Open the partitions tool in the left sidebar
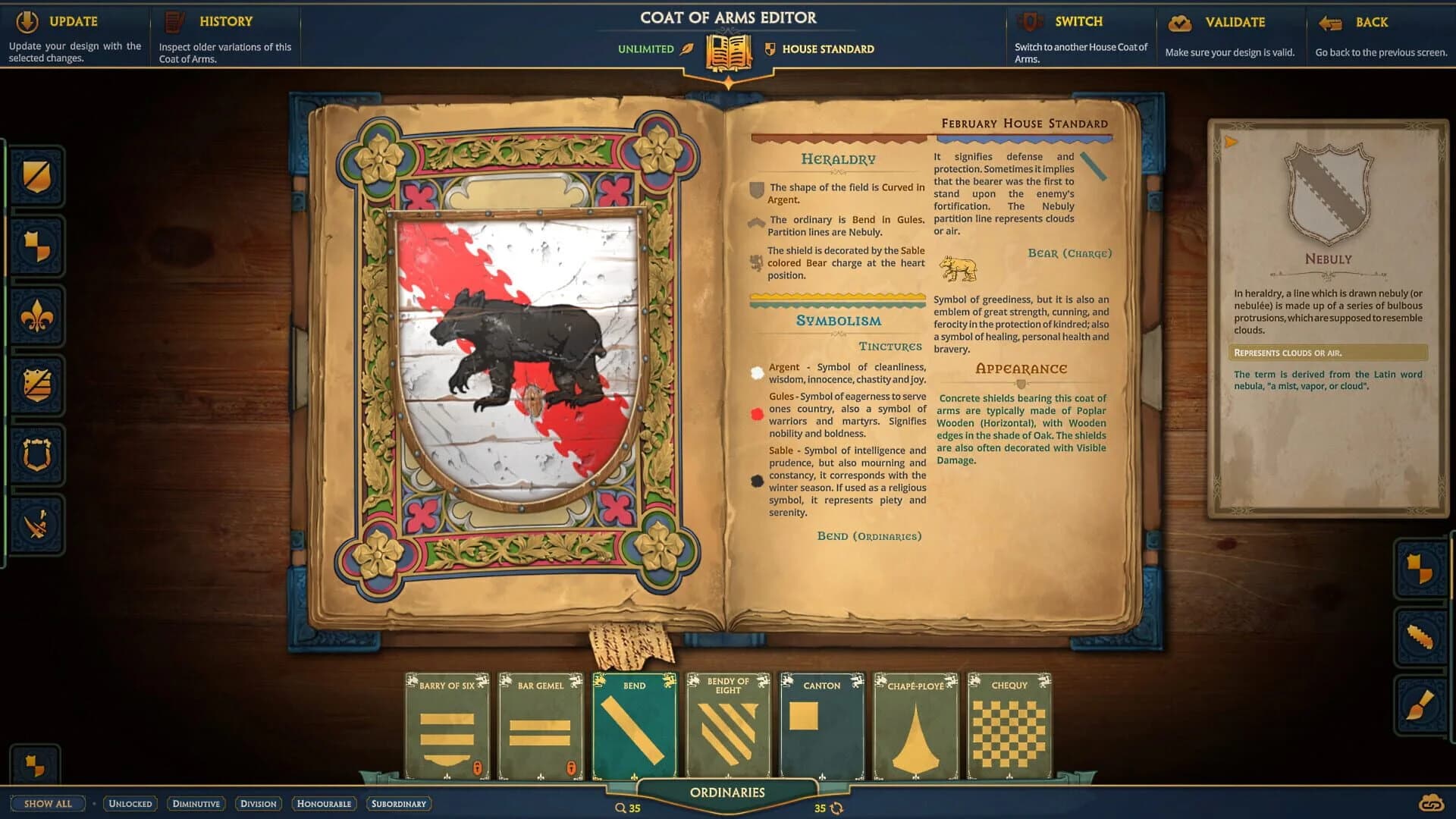Screen dimensions: 1456x819 [36, 246]
